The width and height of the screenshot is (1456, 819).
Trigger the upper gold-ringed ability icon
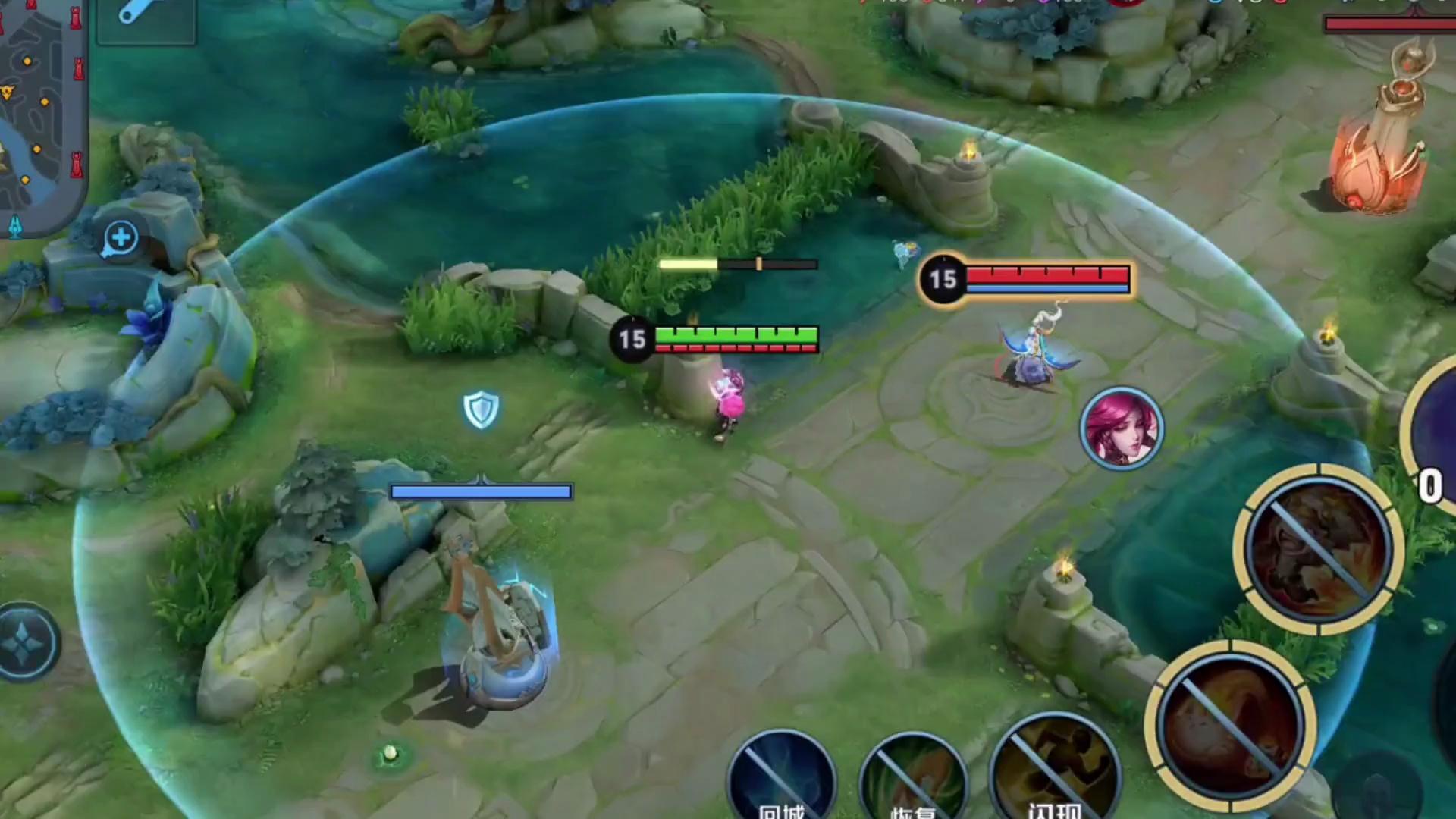coord(1319,549)
